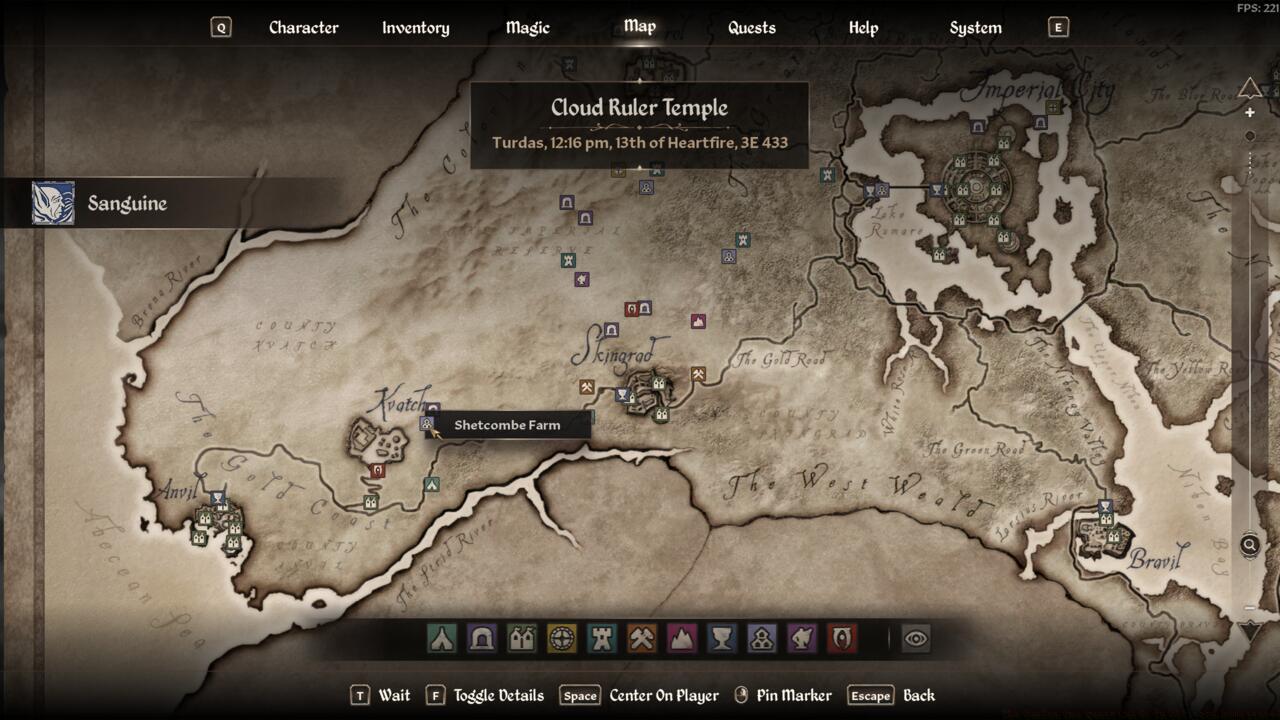
Task: Toggle the red Oblivion gate filter
Action: (x=842, y=638)
